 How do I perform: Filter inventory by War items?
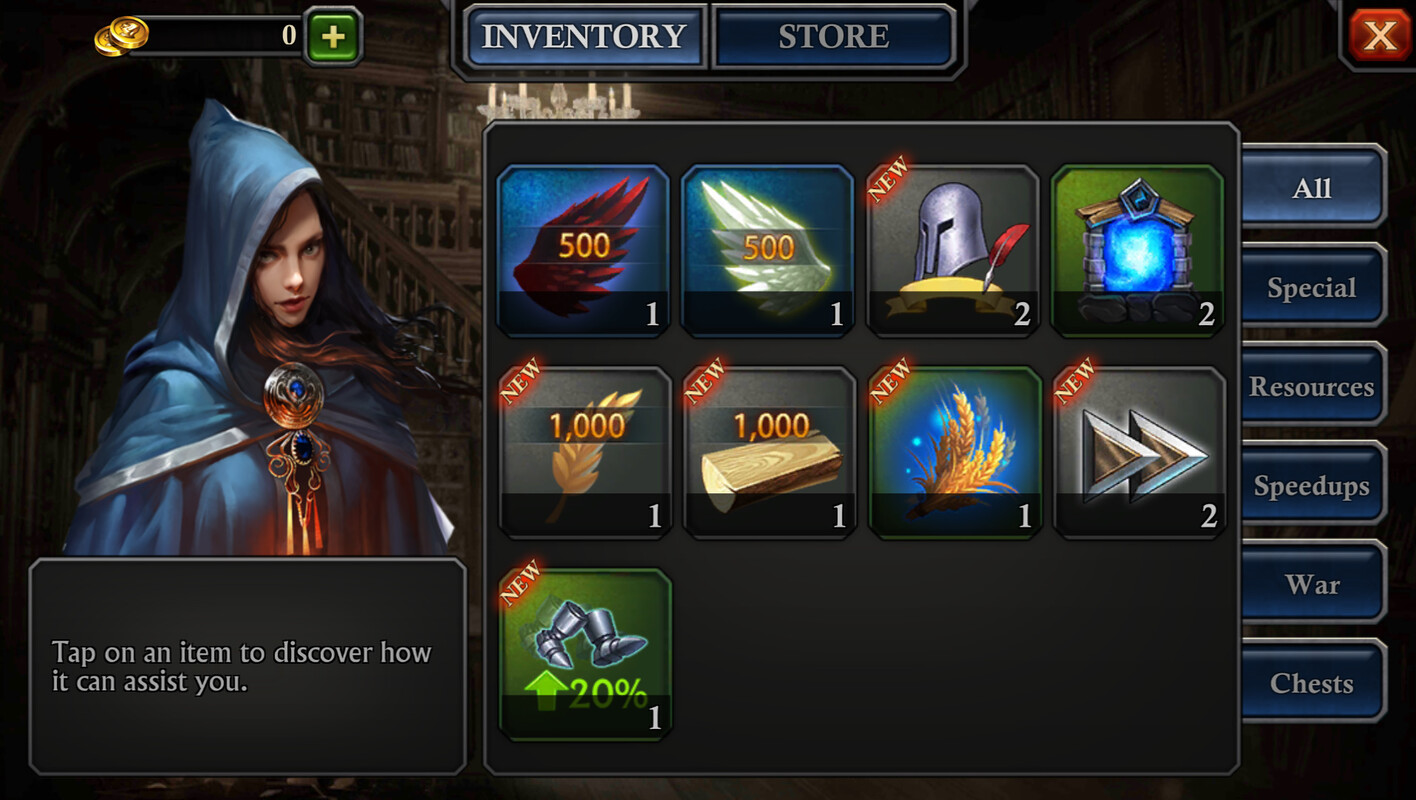(x=1312, y=584)
